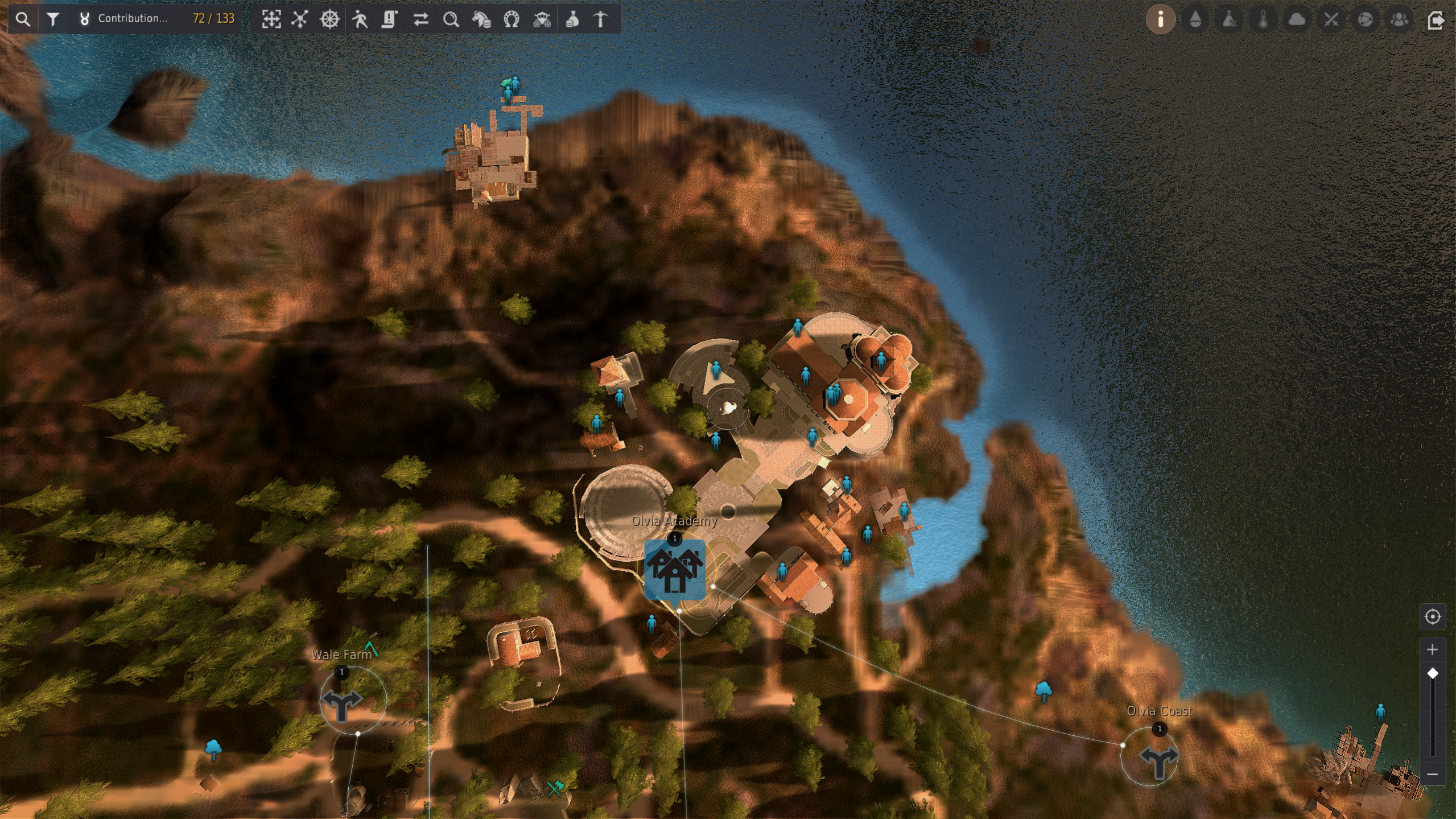Open the map filter funnel
Image resolution: width=1456 pixels, height=819 pixels.
pos(53,19)
